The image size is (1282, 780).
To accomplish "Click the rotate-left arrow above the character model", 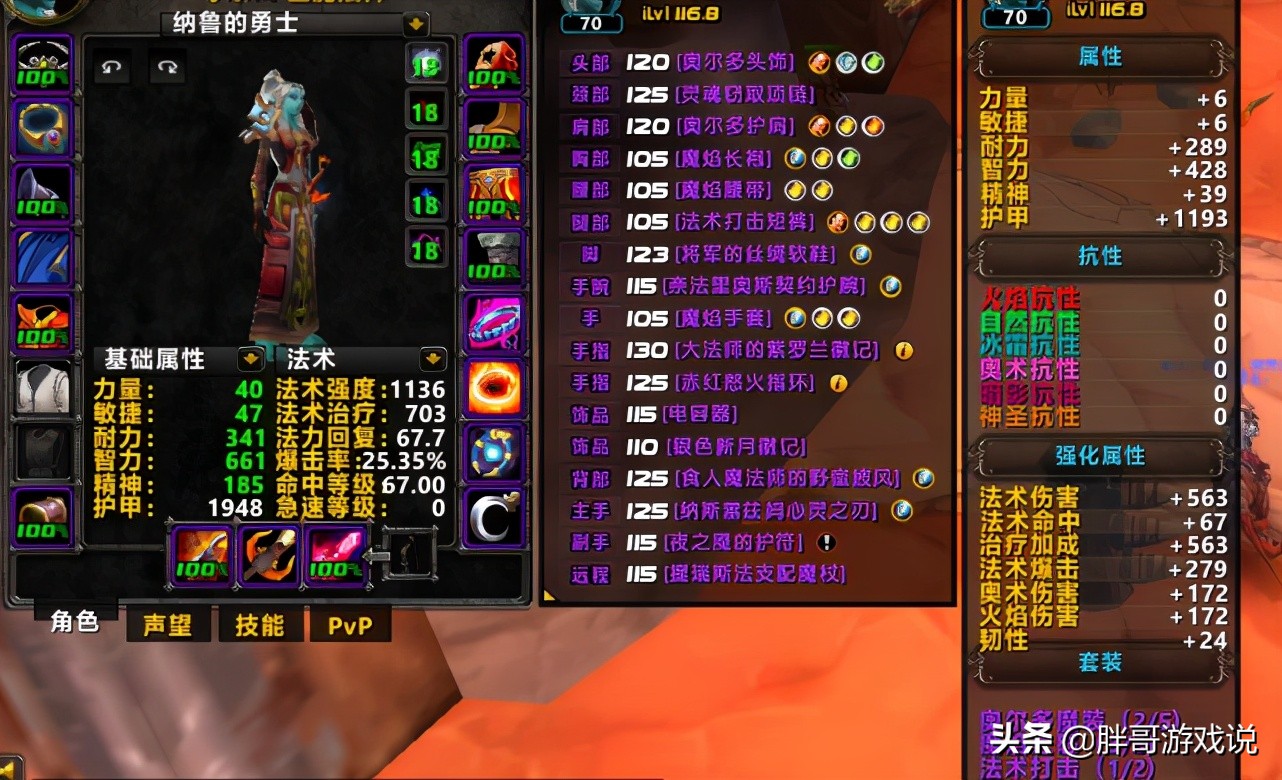I will [x=111, y=69].
